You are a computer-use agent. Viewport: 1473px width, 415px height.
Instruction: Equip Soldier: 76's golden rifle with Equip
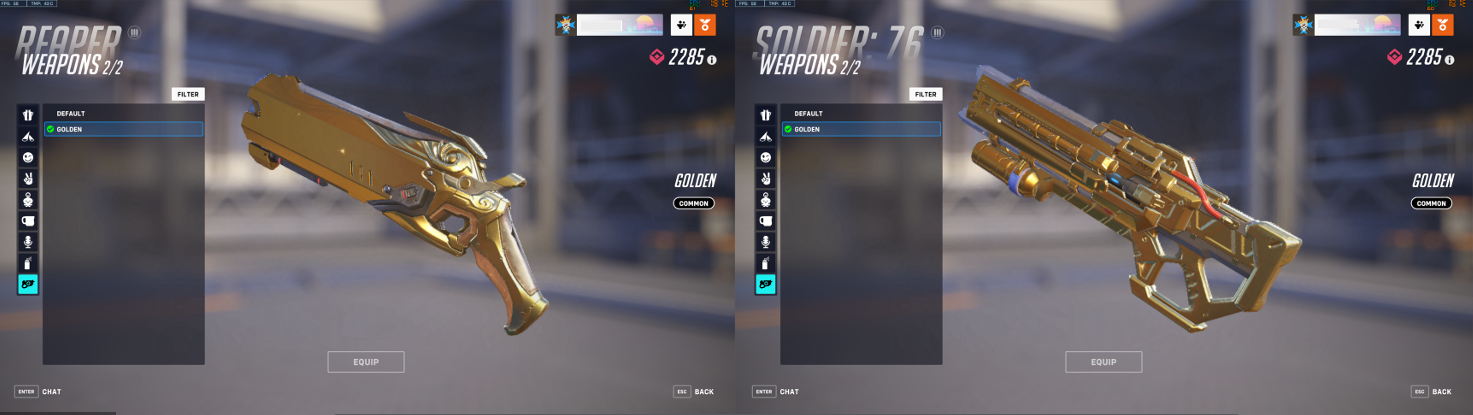point(1103,362)
